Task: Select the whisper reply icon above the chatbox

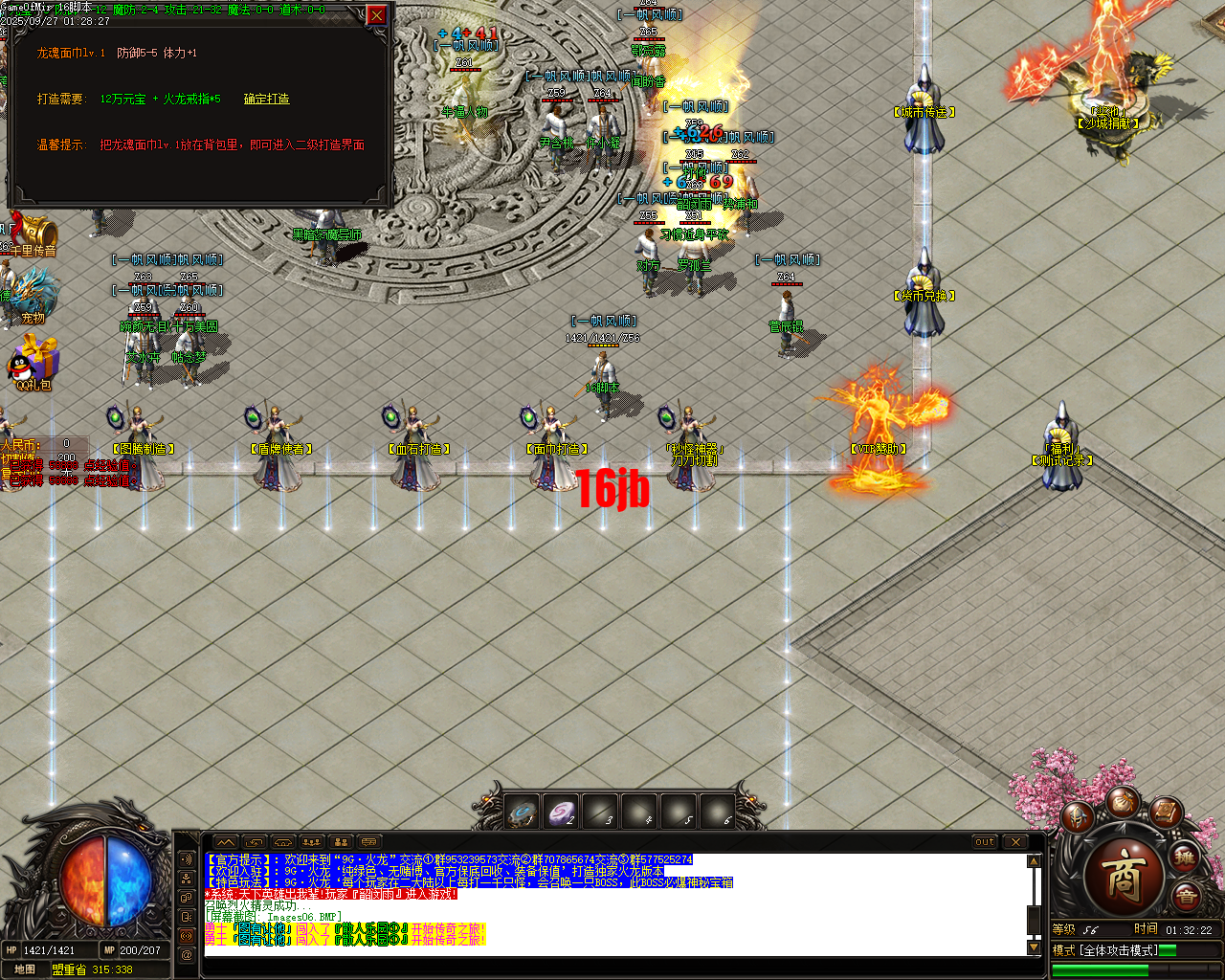Action: point(255,842)
